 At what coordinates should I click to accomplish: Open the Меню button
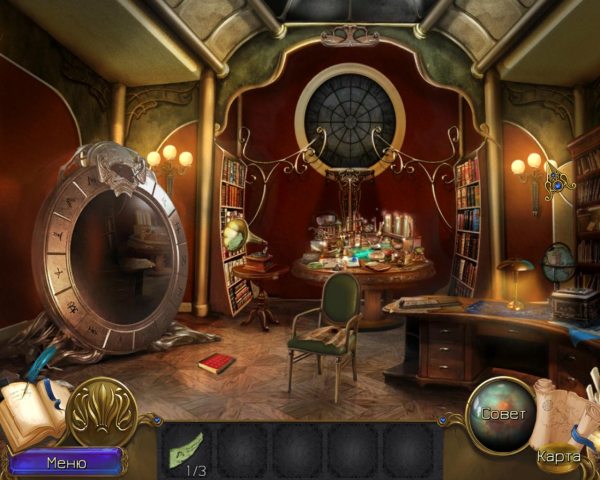(x=66, y=462)
